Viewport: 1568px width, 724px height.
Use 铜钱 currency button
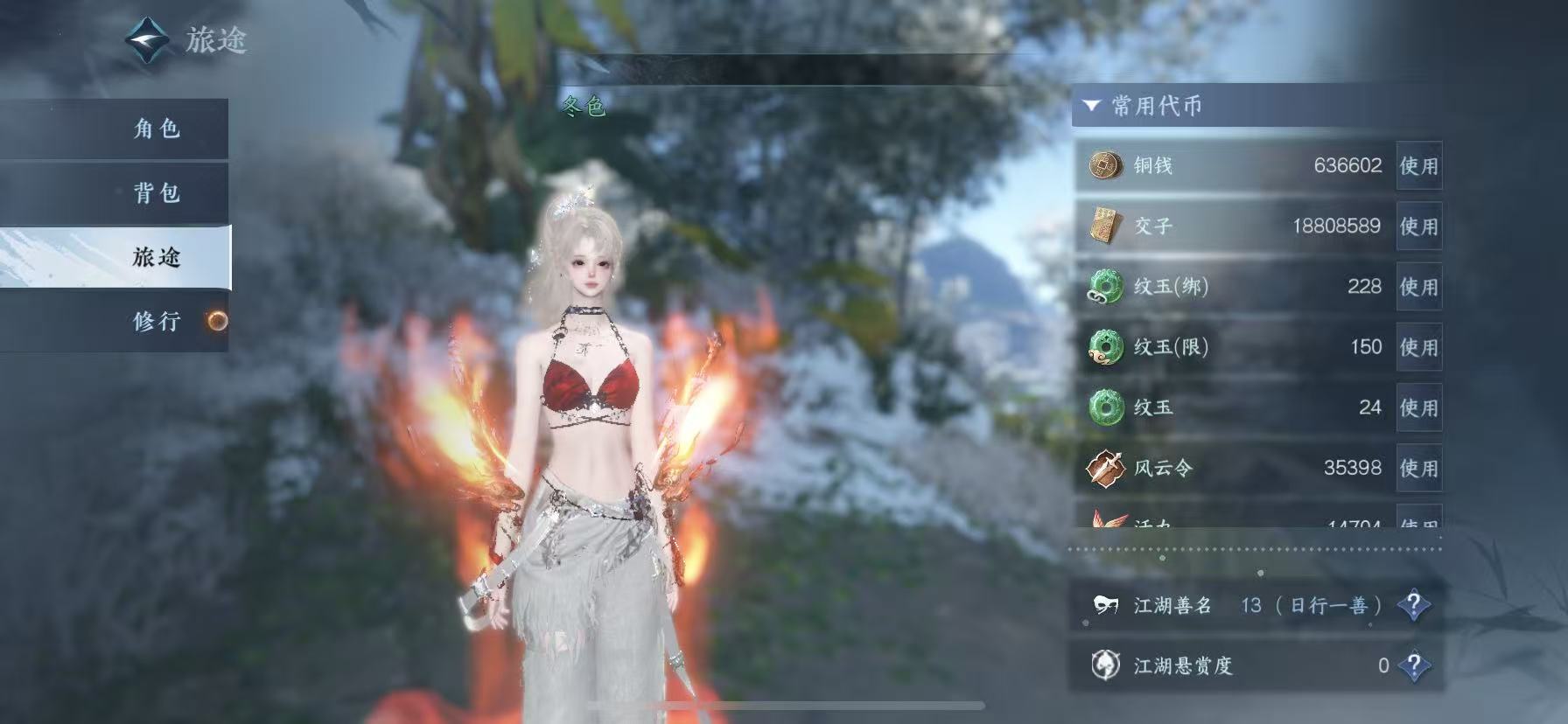(x=1418, y=165)
